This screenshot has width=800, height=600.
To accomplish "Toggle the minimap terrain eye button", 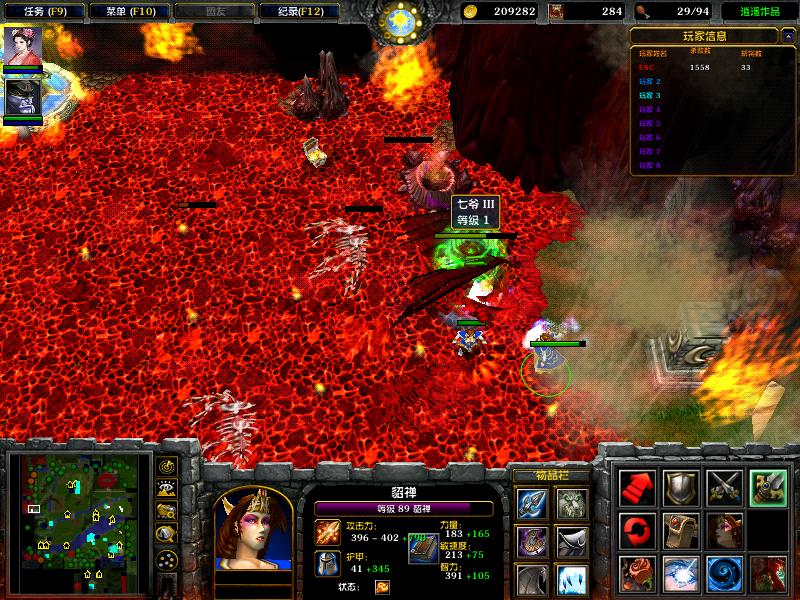I will pyautogui.click(x=167, y=488).
